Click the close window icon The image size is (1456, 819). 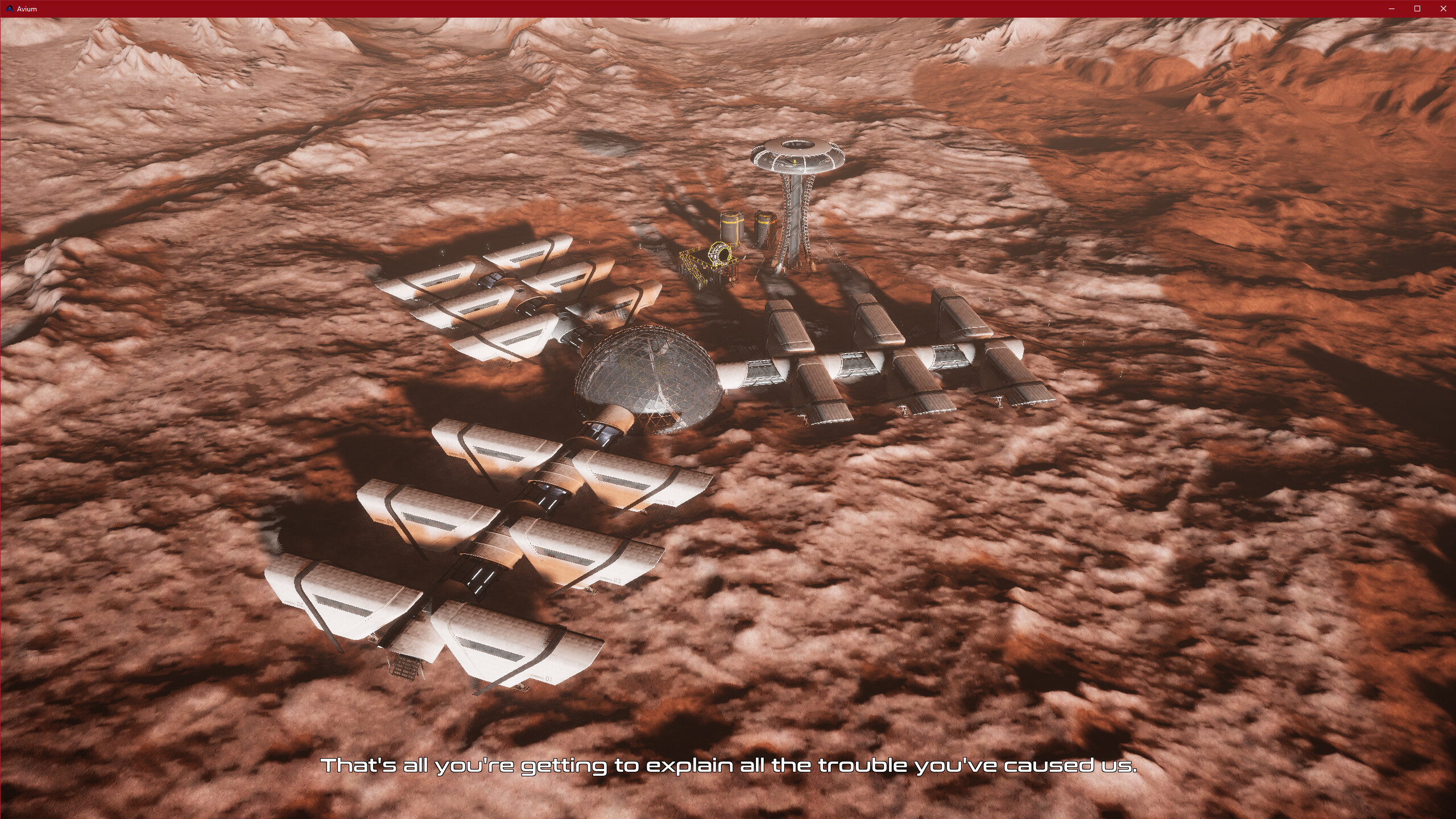coord(1442,9)
